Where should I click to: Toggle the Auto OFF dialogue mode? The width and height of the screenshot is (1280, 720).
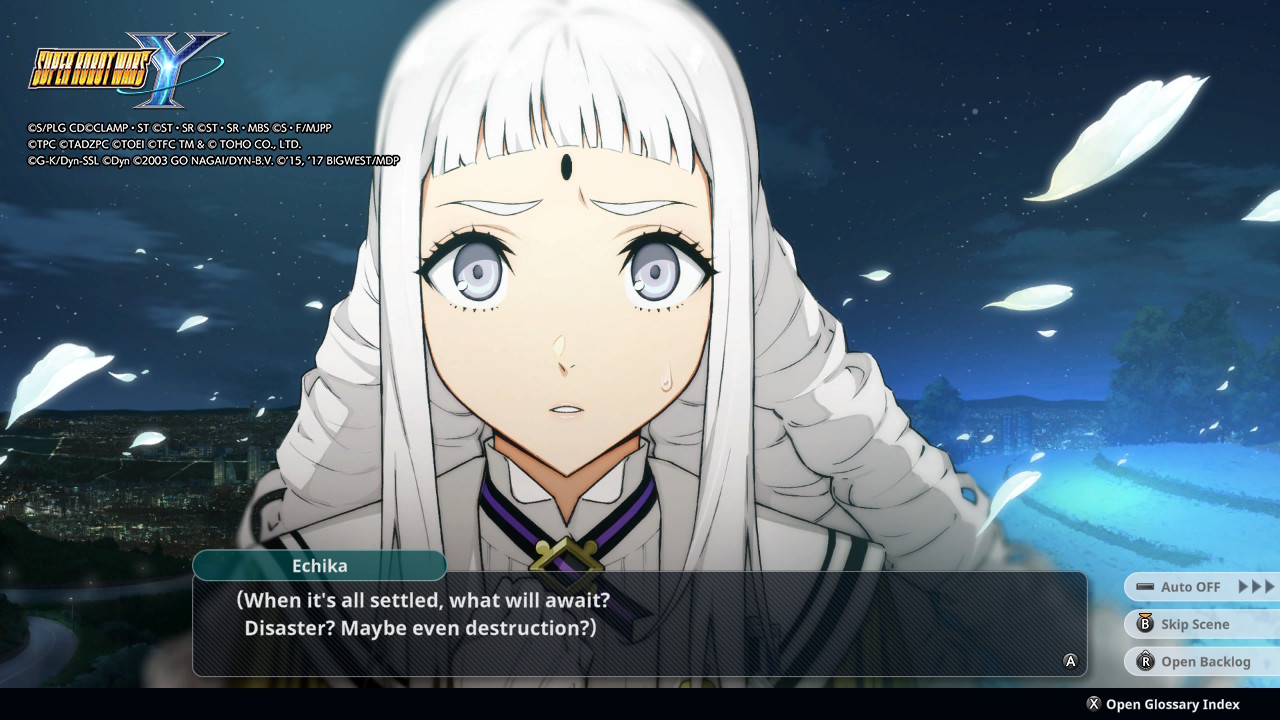[1190, 587]
